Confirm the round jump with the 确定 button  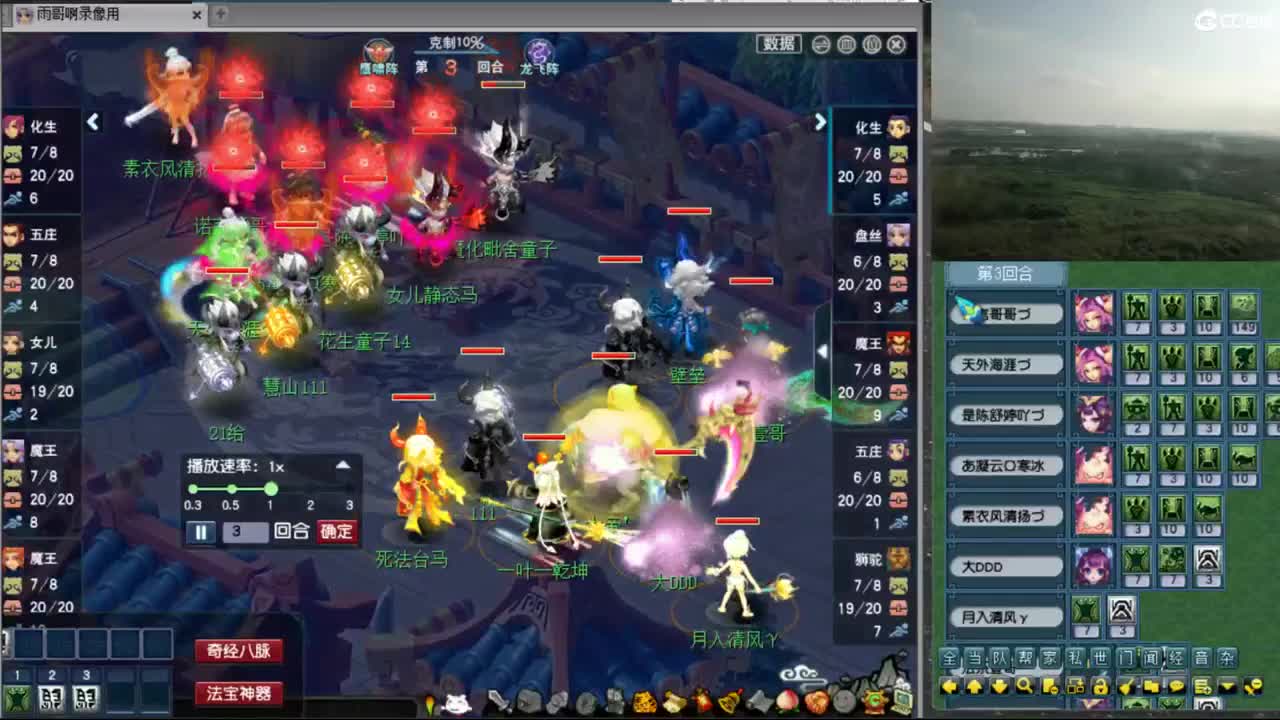(338, 532)
